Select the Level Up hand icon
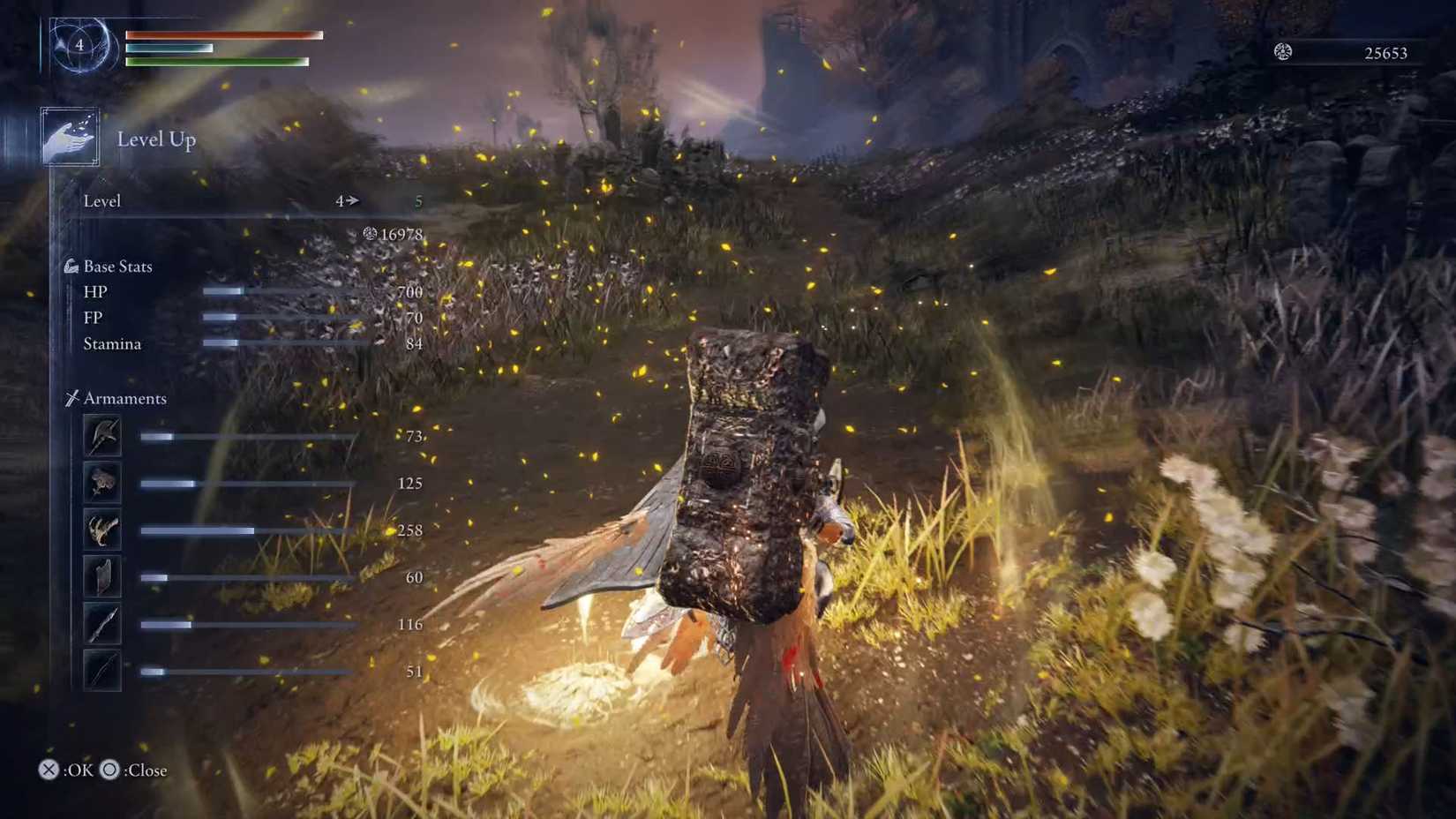 pyautogui.click(x=70, y=137)
